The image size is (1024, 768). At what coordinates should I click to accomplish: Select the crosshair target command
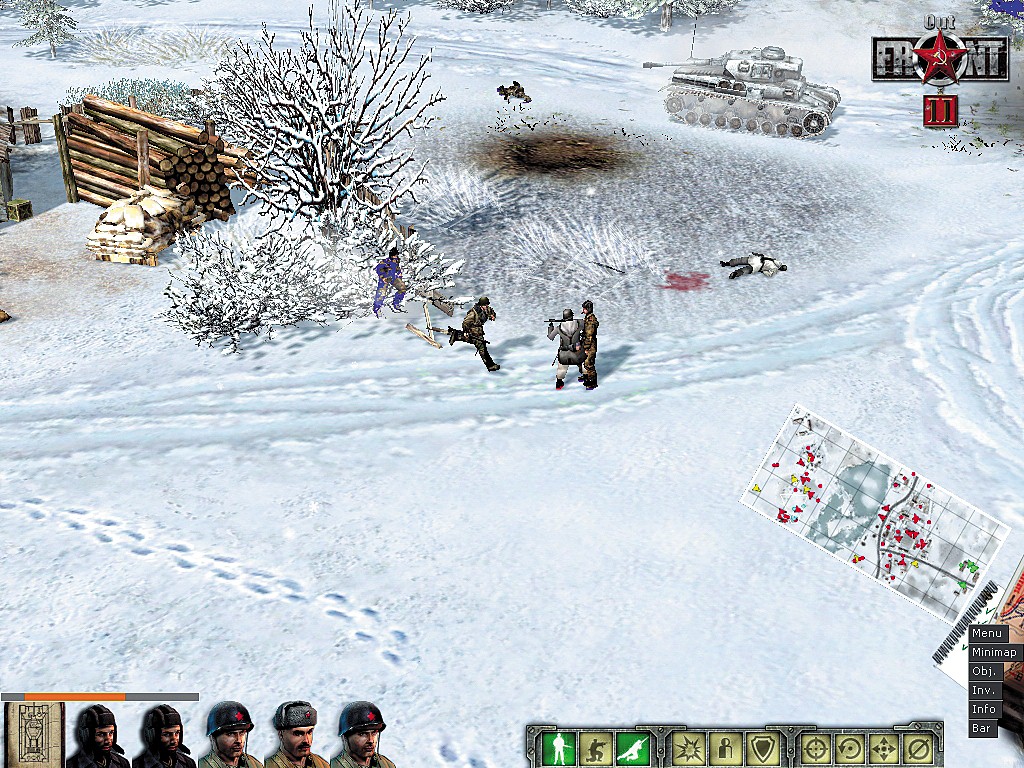816,747
